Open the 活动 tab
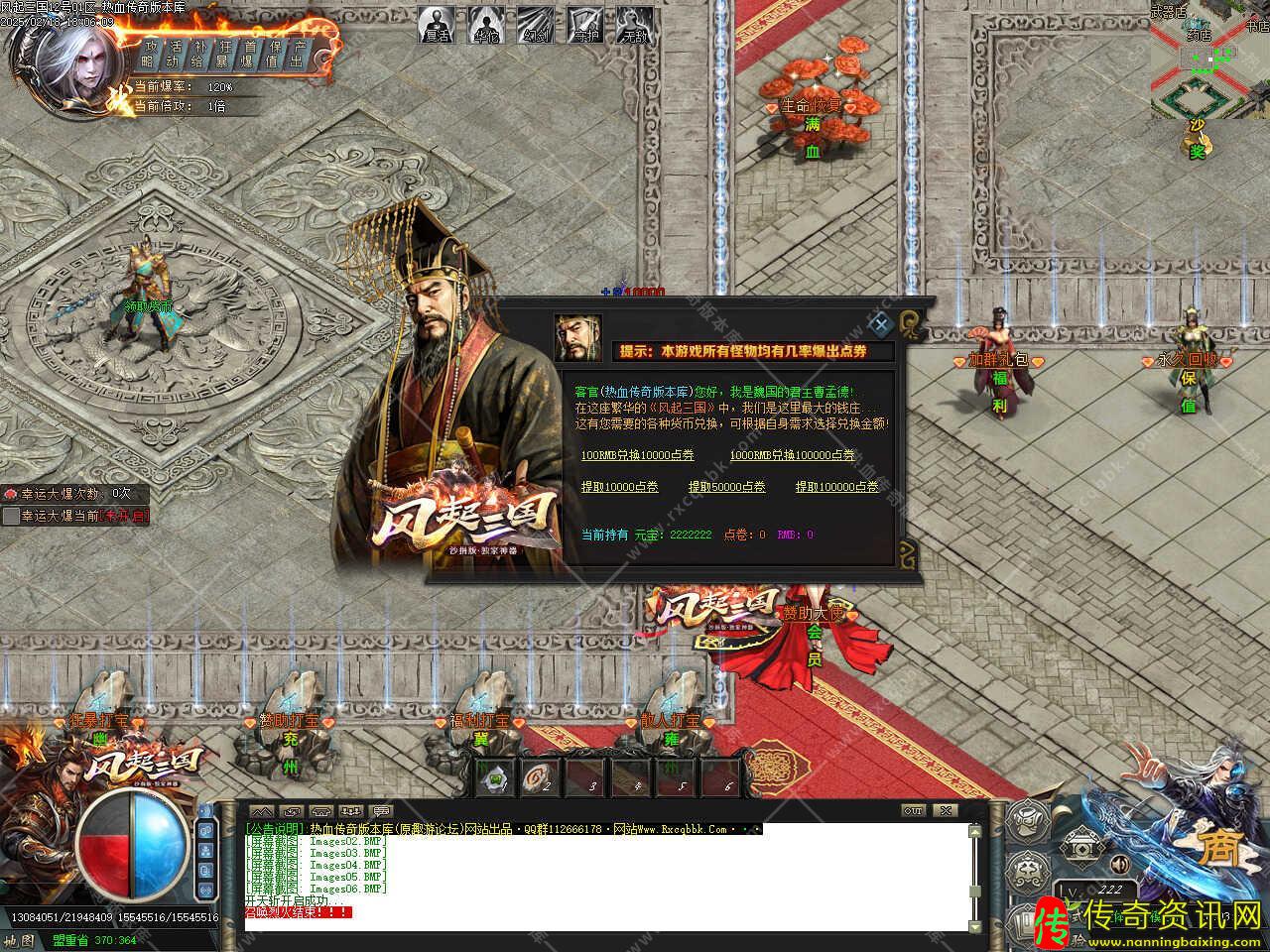1270x952 pixels. (x=177, y=53)
